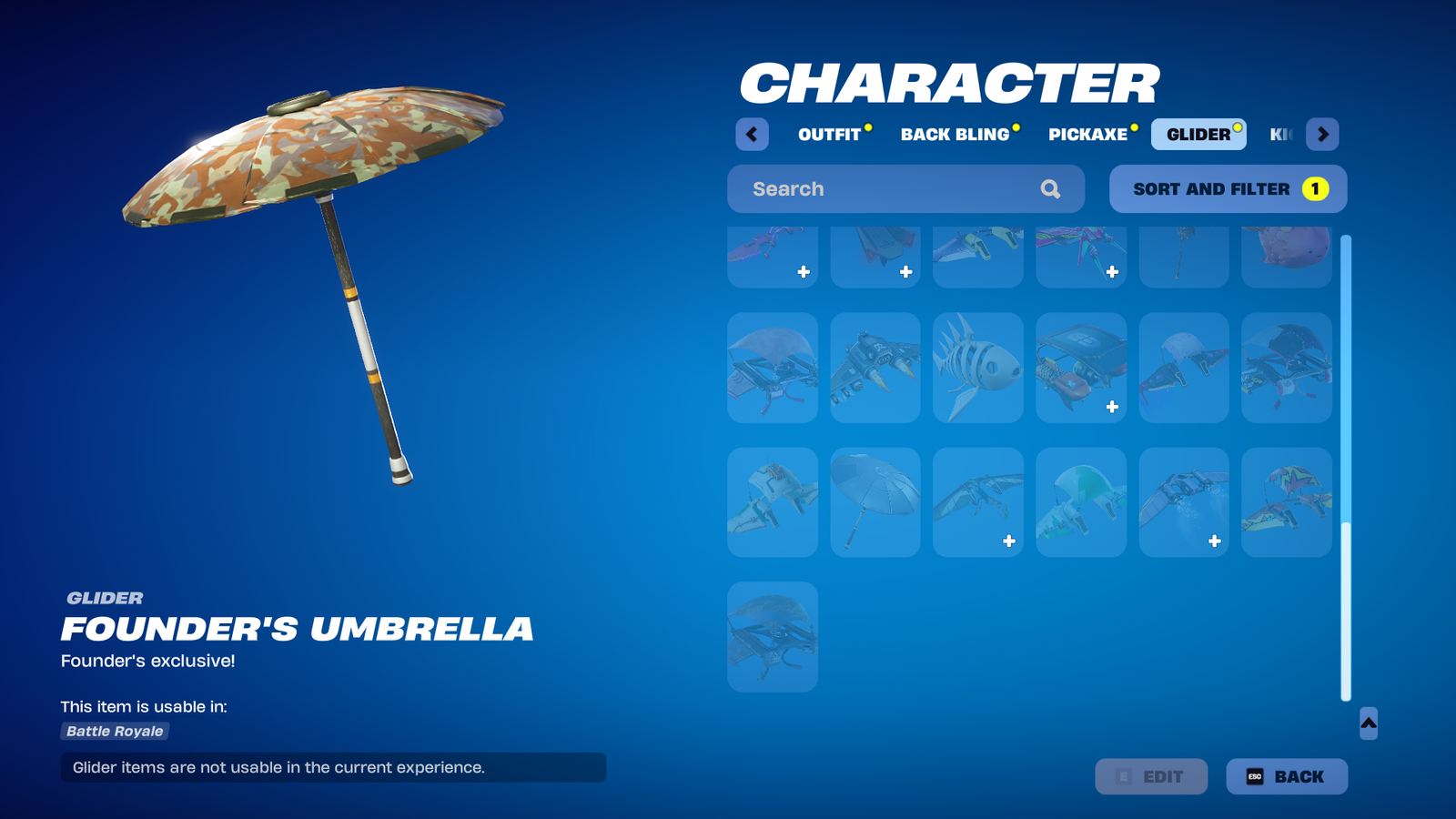Select the teal dome parachute glider
Screen dimensions: 1456x819
(x=1081, y=502)
